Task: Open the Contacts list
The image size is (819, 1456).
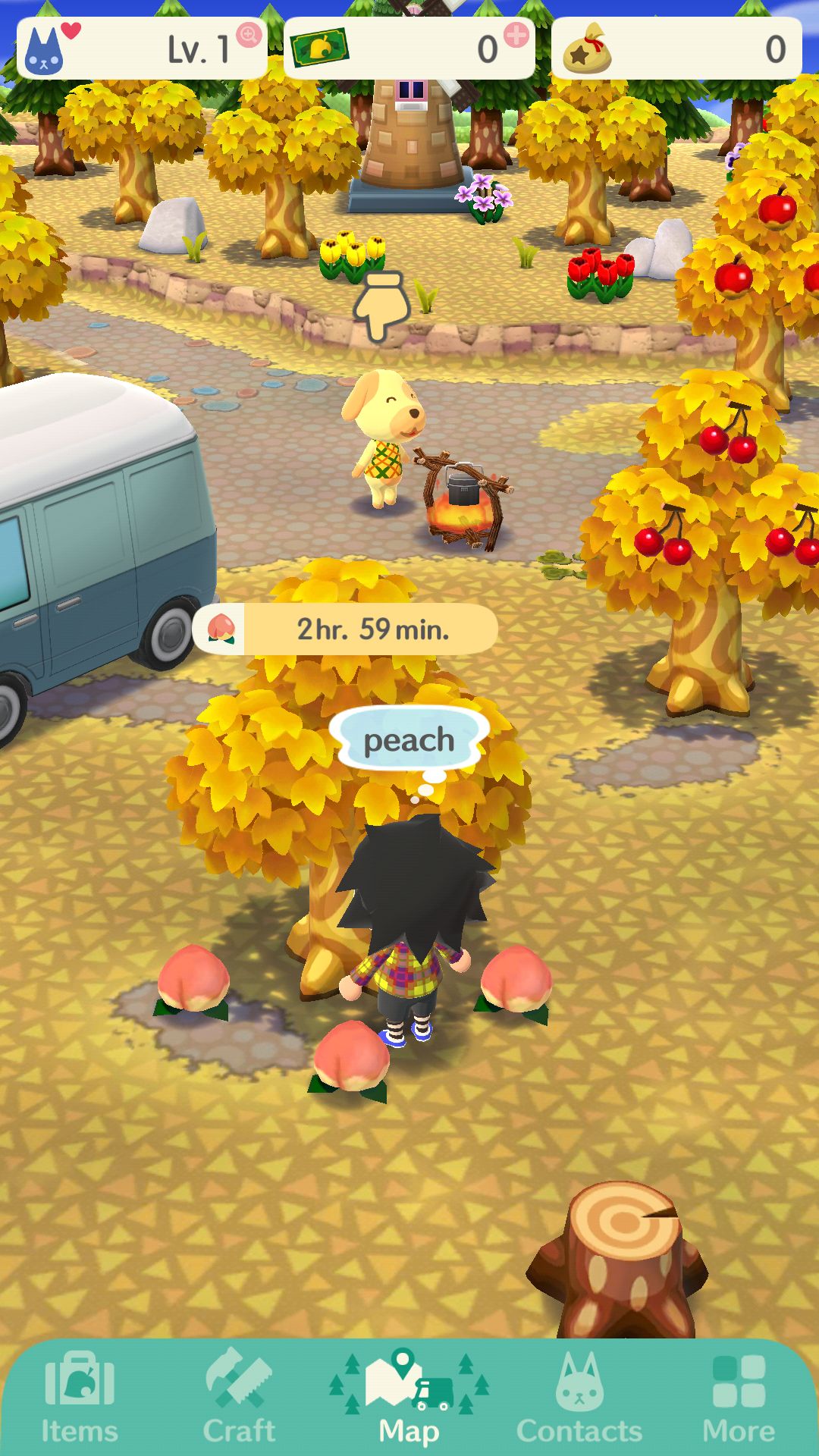Action: tap(579, 1398)
